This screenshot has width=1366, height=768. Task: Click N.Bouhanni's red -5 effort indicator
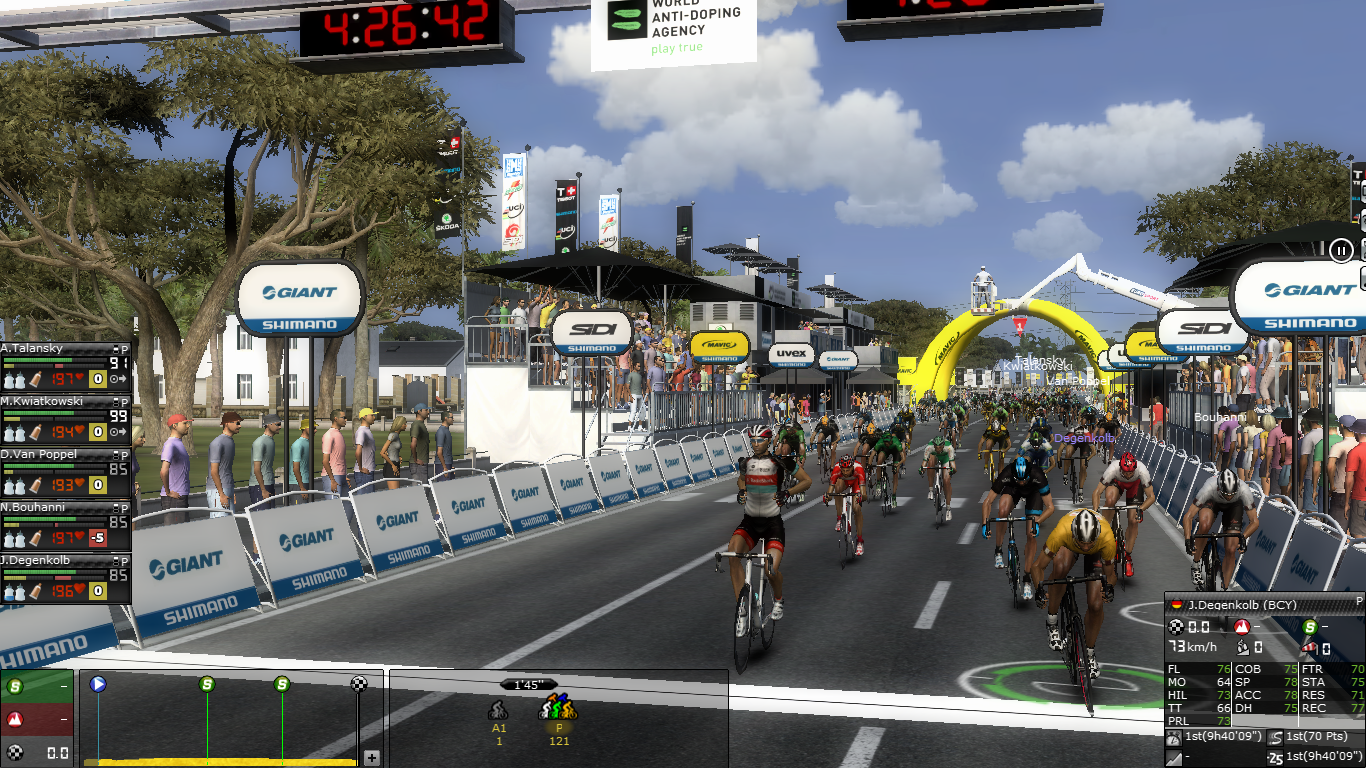coord(97,539)
